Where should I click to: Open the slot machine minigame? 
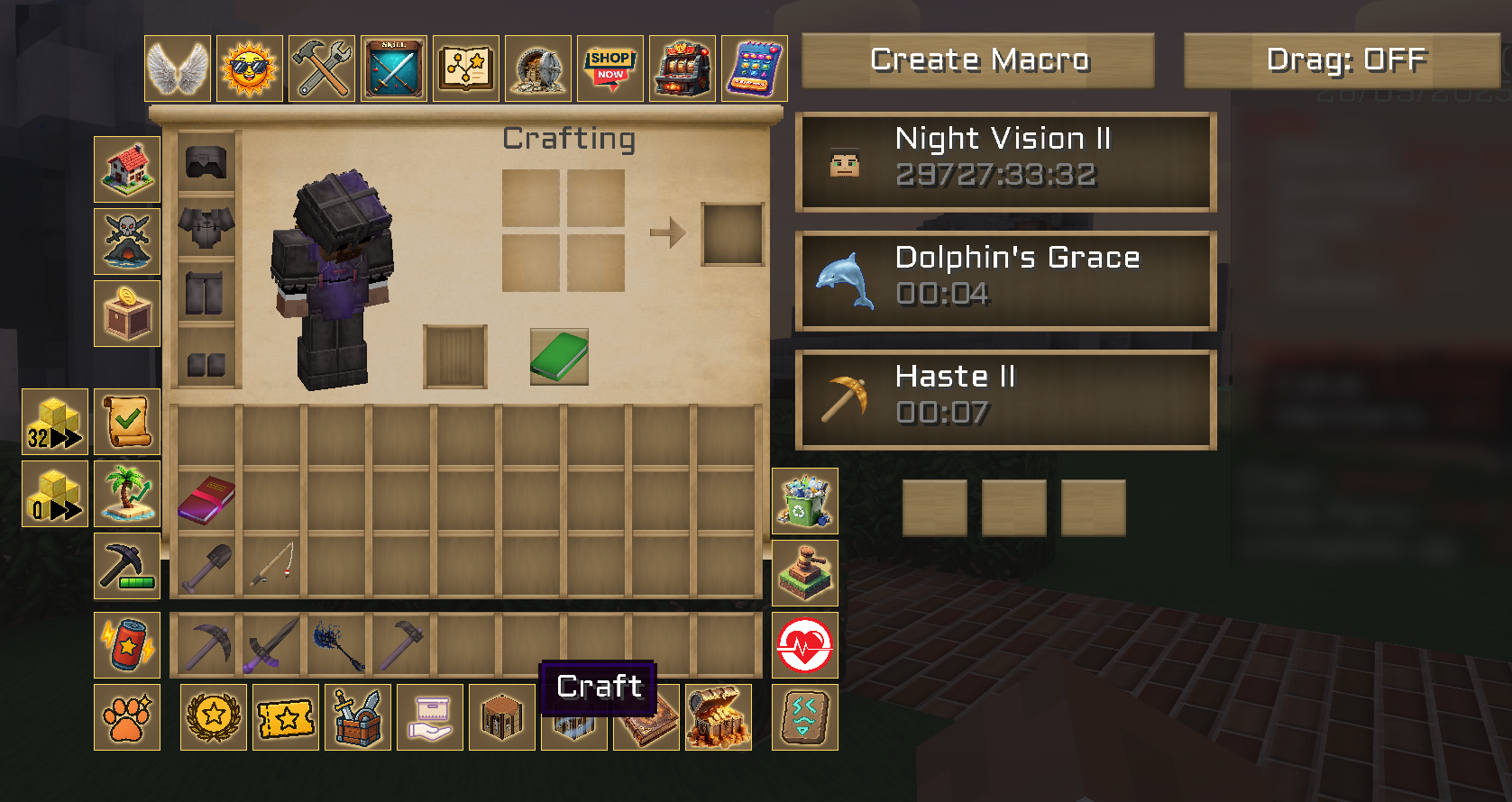coord(683,68)
